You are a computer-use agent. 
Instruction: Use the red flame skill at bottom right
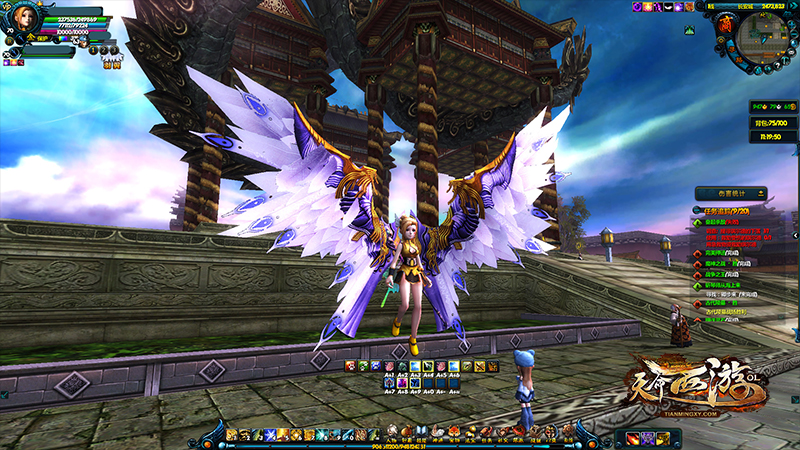click(x=633, y=437)
